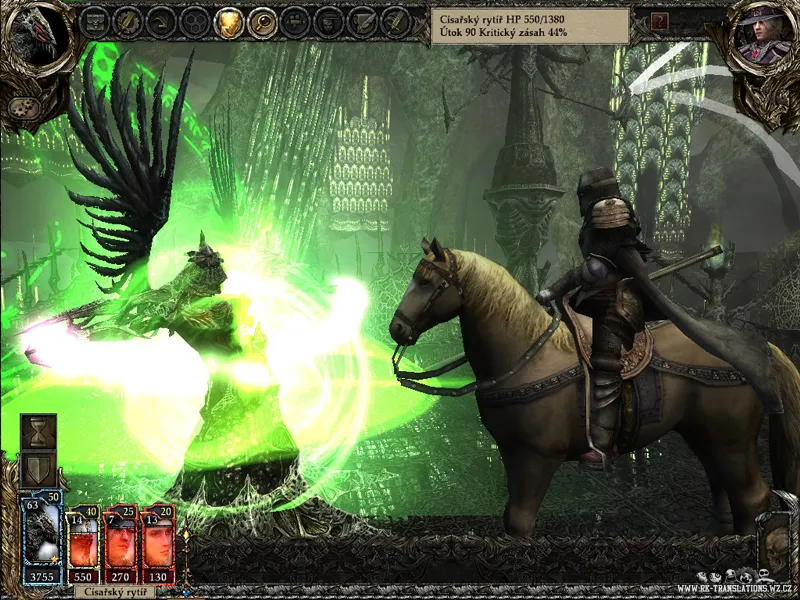This screenshot has height=600, width=800.
Task: Open the chest icon toolbar button
Action: [x=94, y=22]
